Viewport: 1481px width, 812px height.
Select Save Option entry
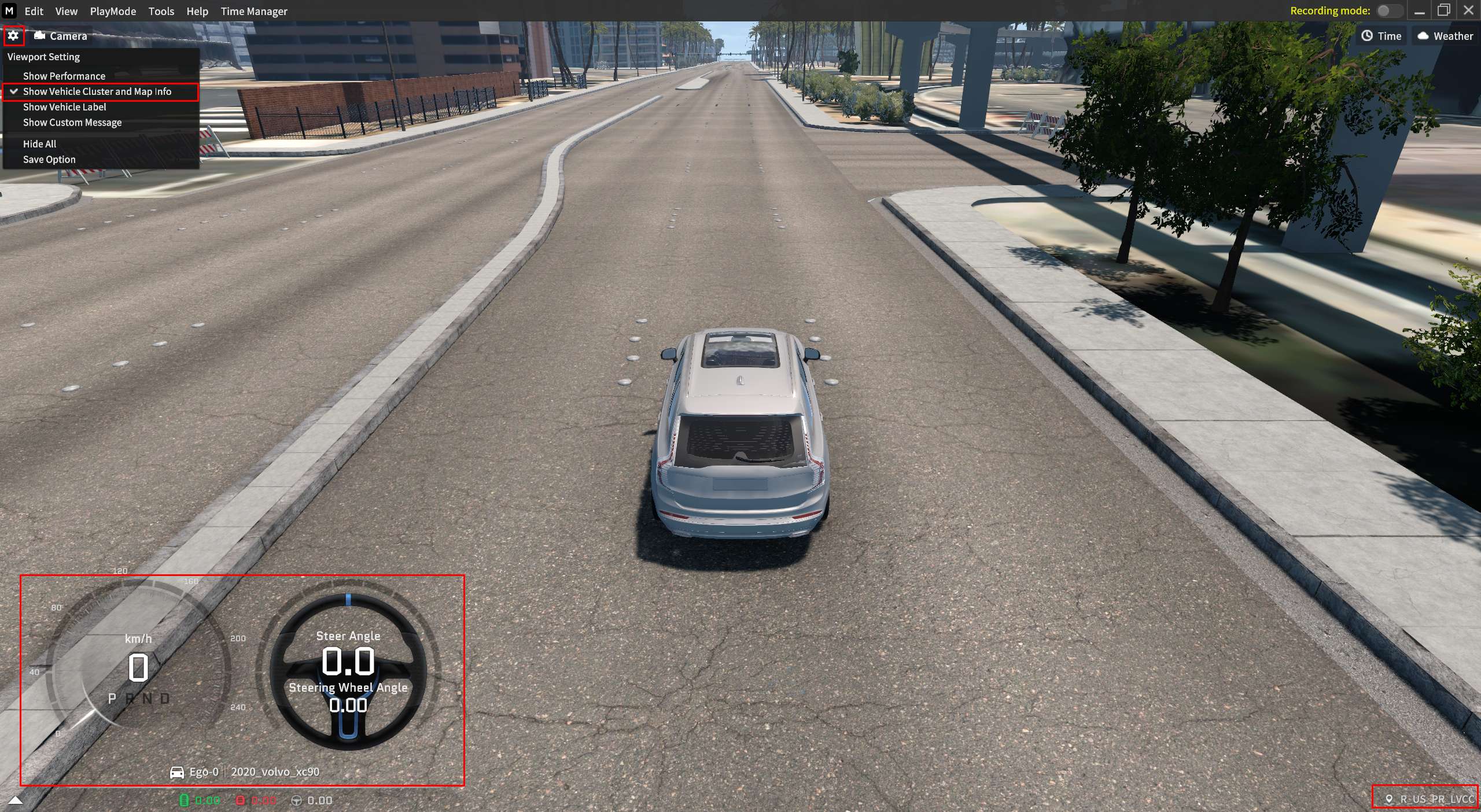point(49,160)
